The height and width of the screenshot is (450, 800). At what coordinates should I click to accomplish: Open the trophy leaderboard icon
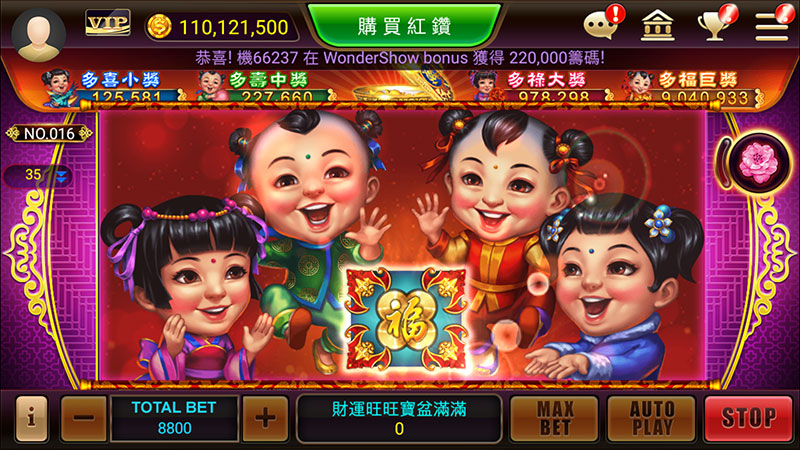714,25
